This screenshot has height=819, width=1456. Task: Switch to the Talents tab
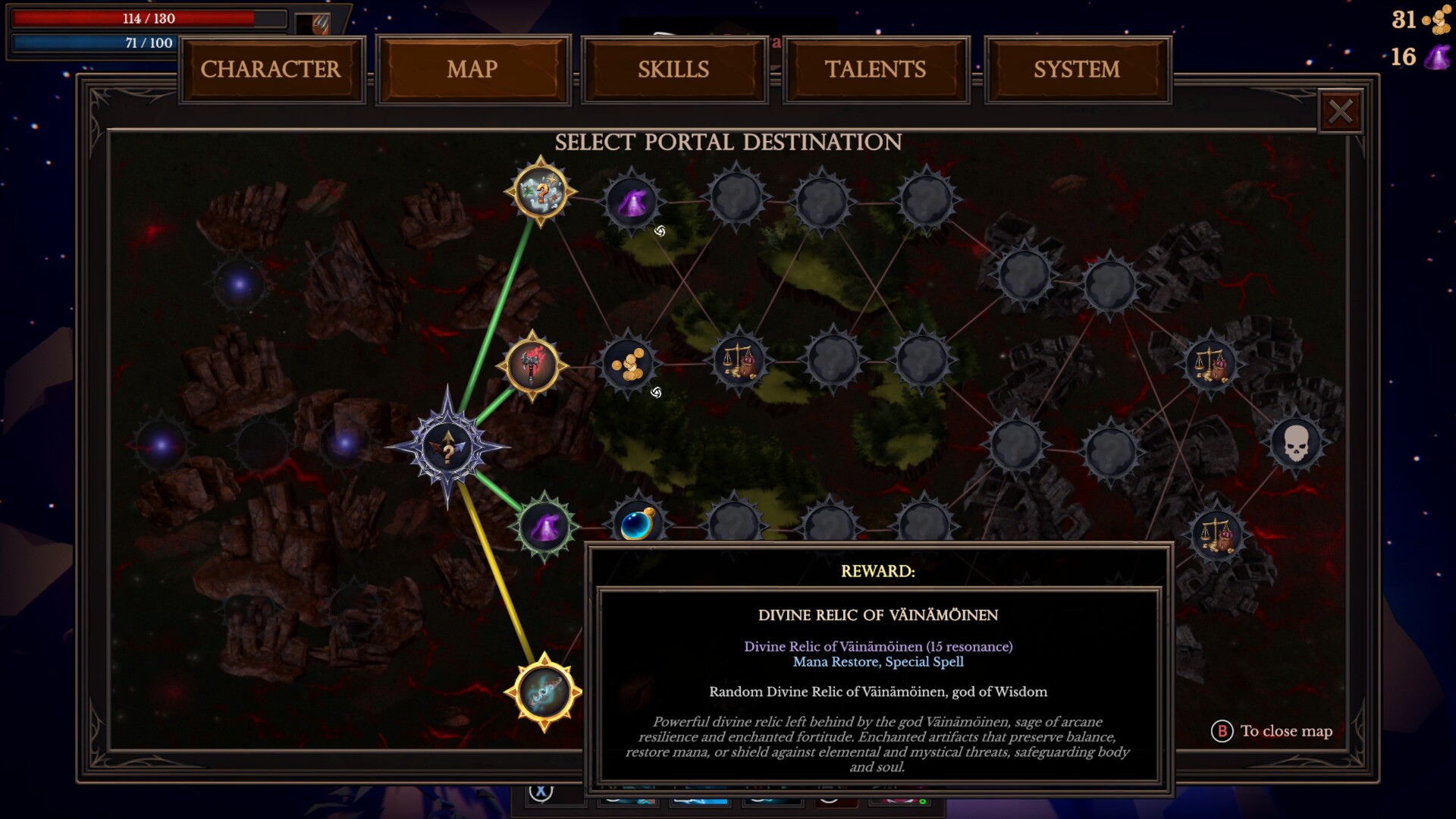click(875, 70)
